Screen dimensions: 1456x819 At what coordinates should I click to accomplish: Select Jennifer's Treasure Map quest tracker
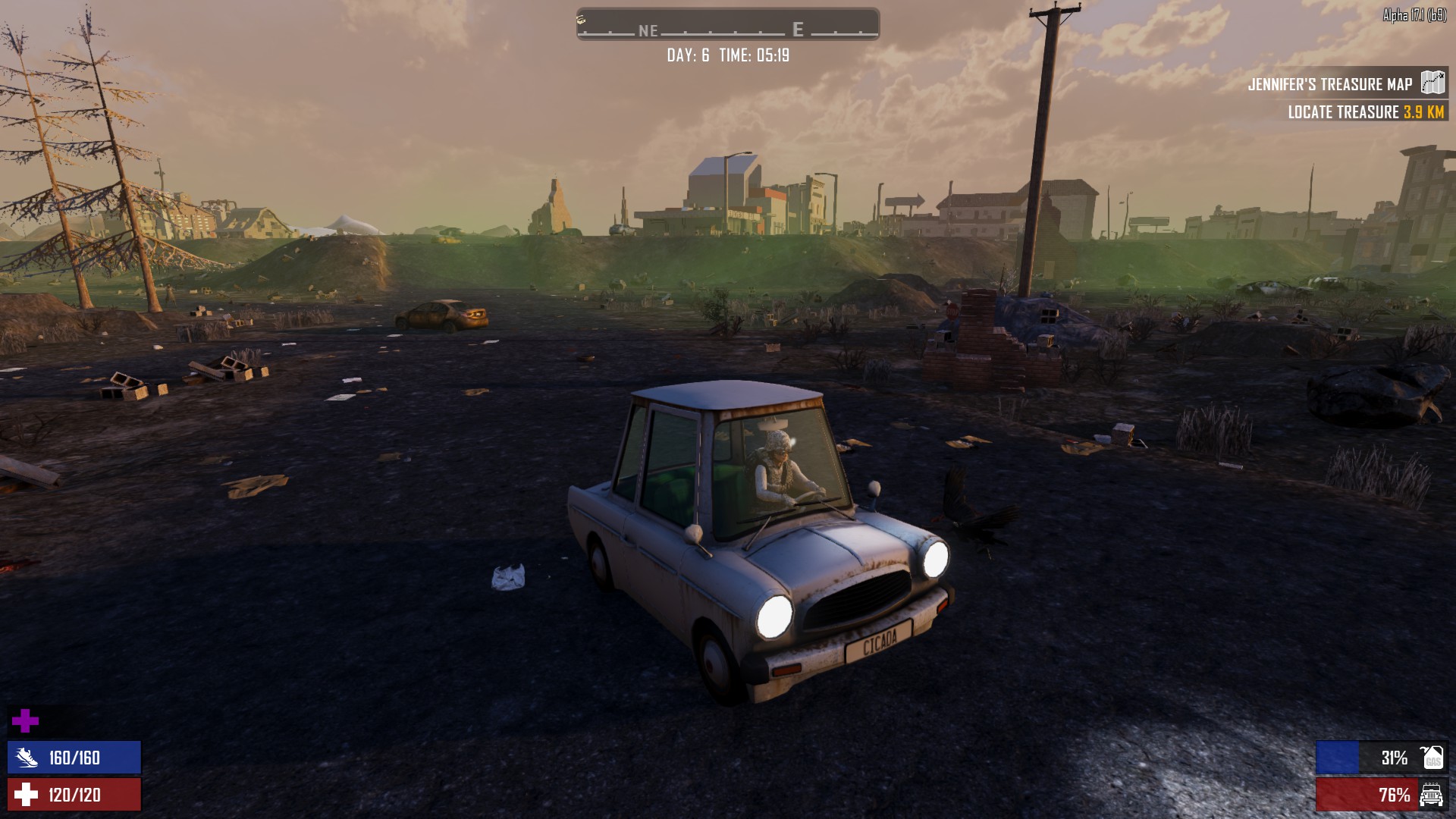(1330, 84)
